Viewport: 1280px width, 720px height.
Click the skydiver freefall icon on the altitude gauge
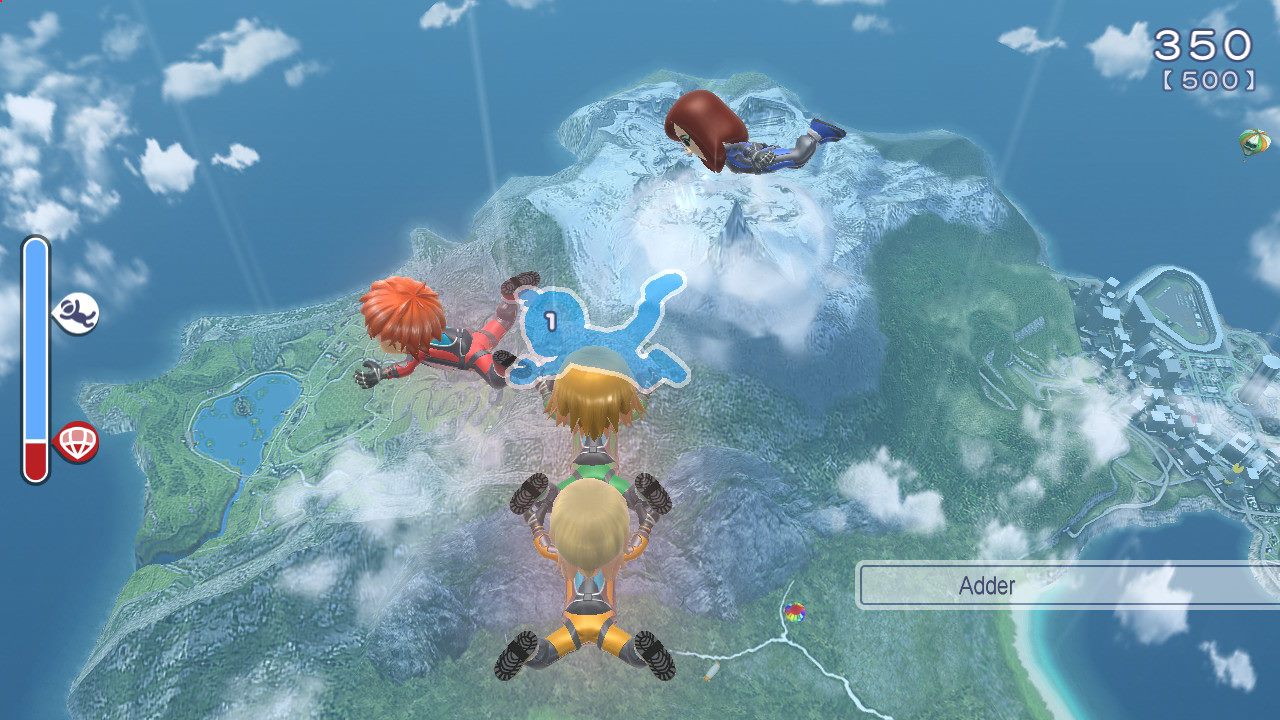click(x=76, y=314)
